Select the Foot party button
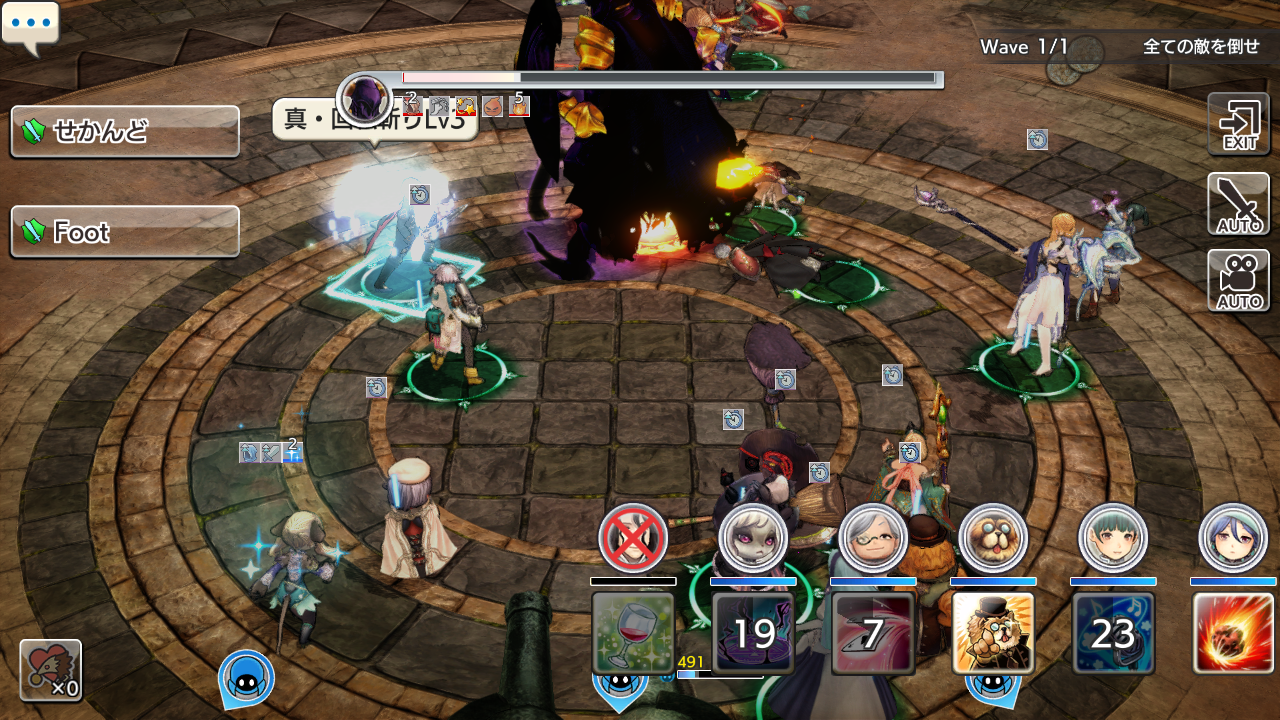 (125, 232)
